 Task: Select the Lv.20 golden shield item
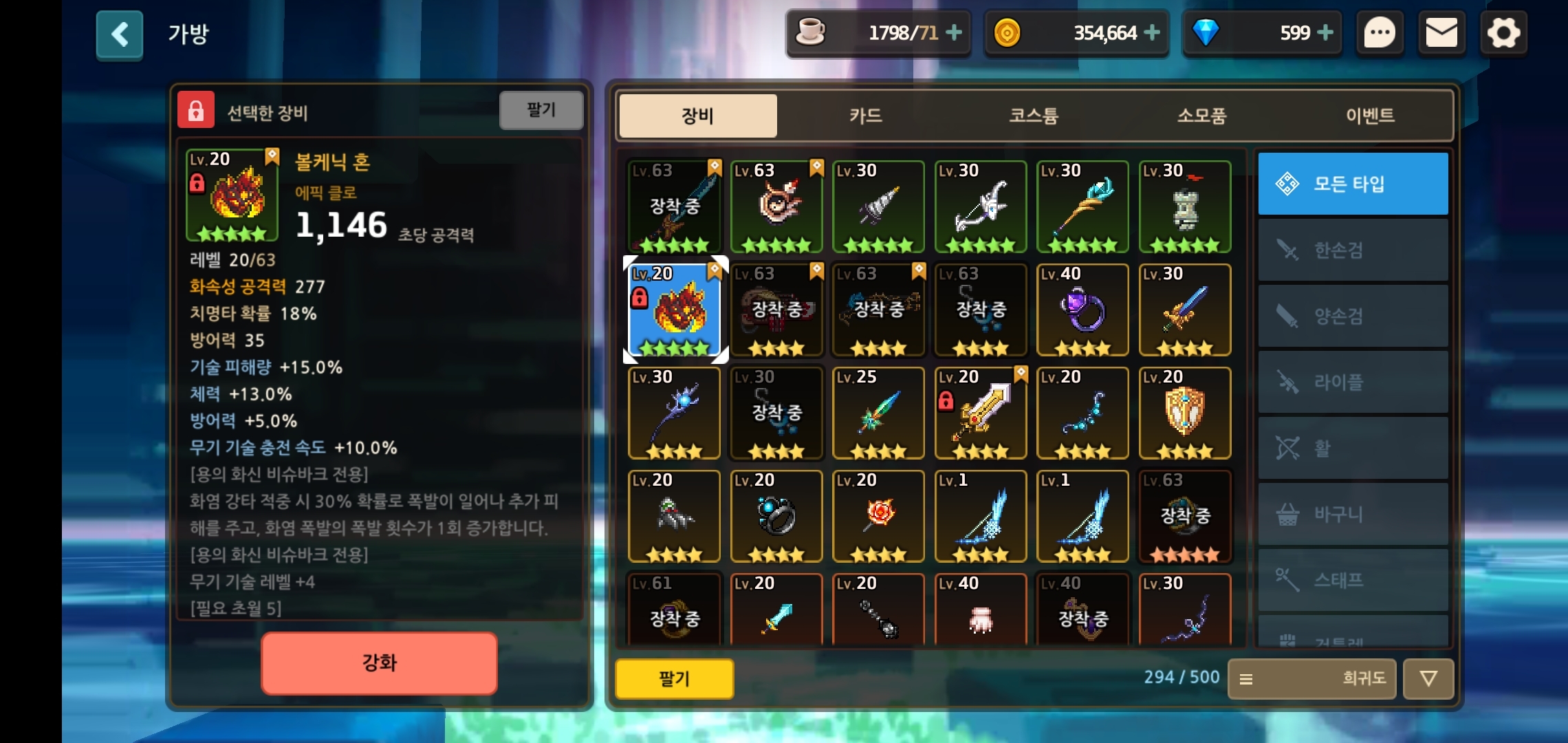(x=1184, y=413)
